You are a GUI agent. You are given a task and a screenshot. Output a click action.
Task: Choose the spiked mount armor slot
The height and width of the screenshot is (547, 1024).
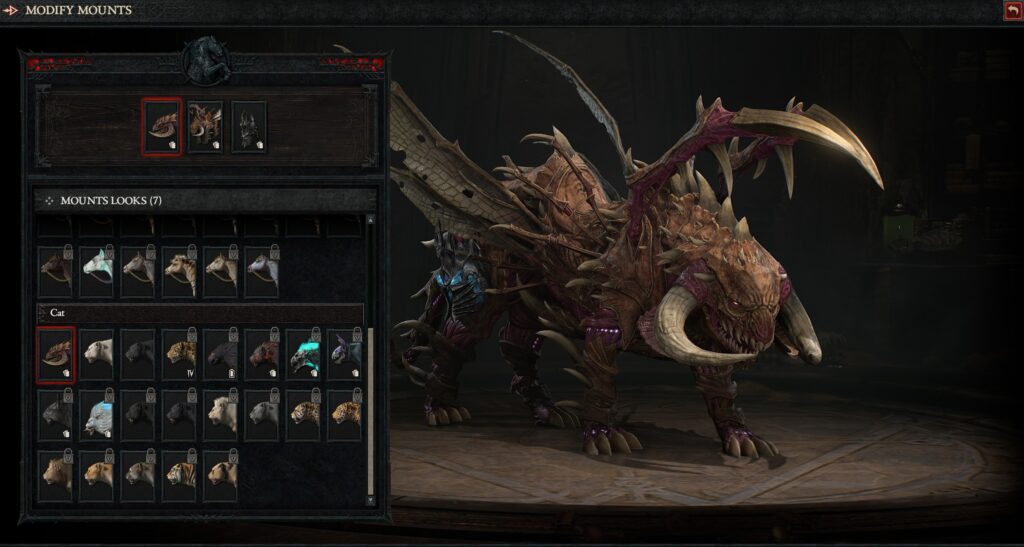[205, 126]
